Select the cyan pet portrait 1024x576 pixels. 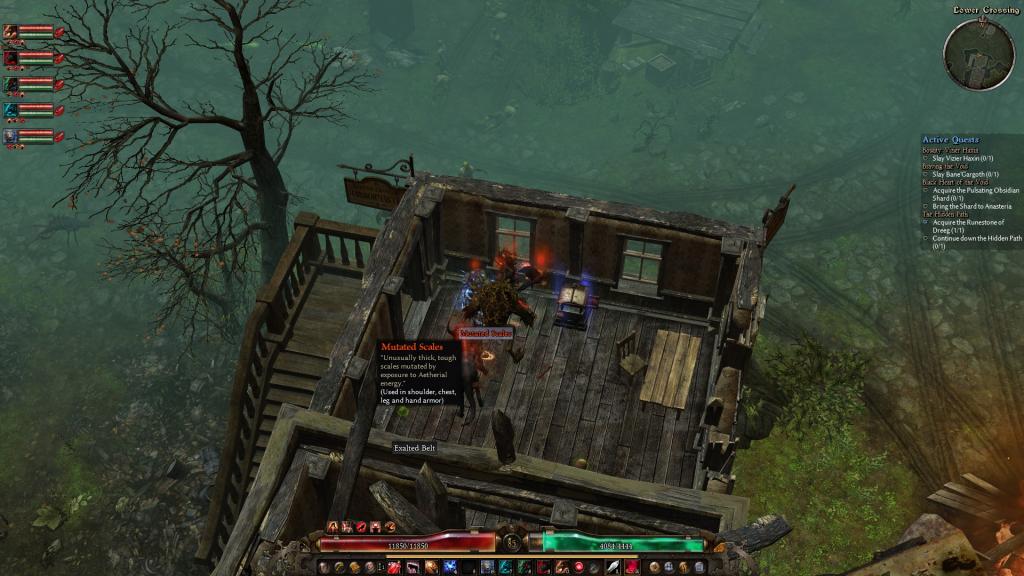pos(11,110)
